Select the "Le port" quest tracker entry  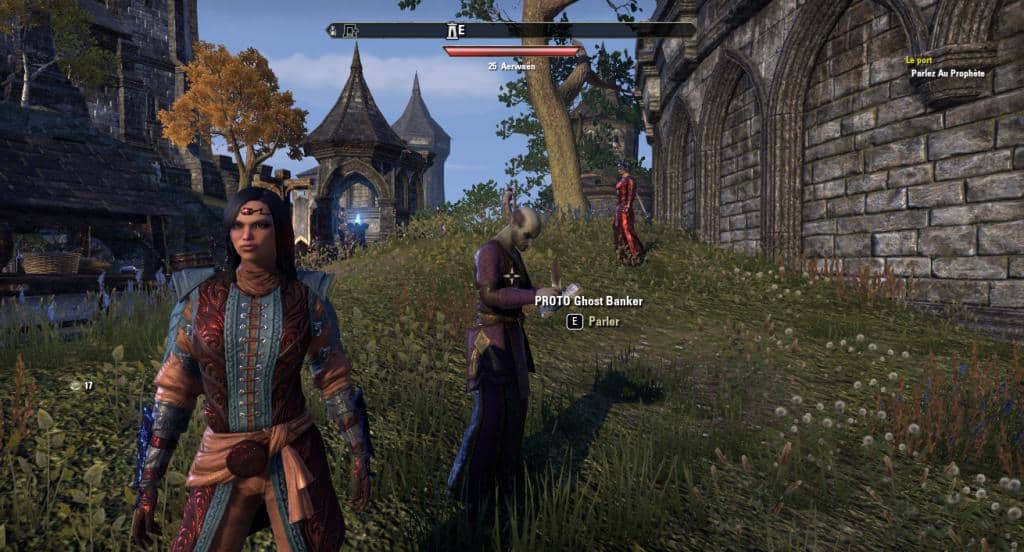[x=919, y=60]
